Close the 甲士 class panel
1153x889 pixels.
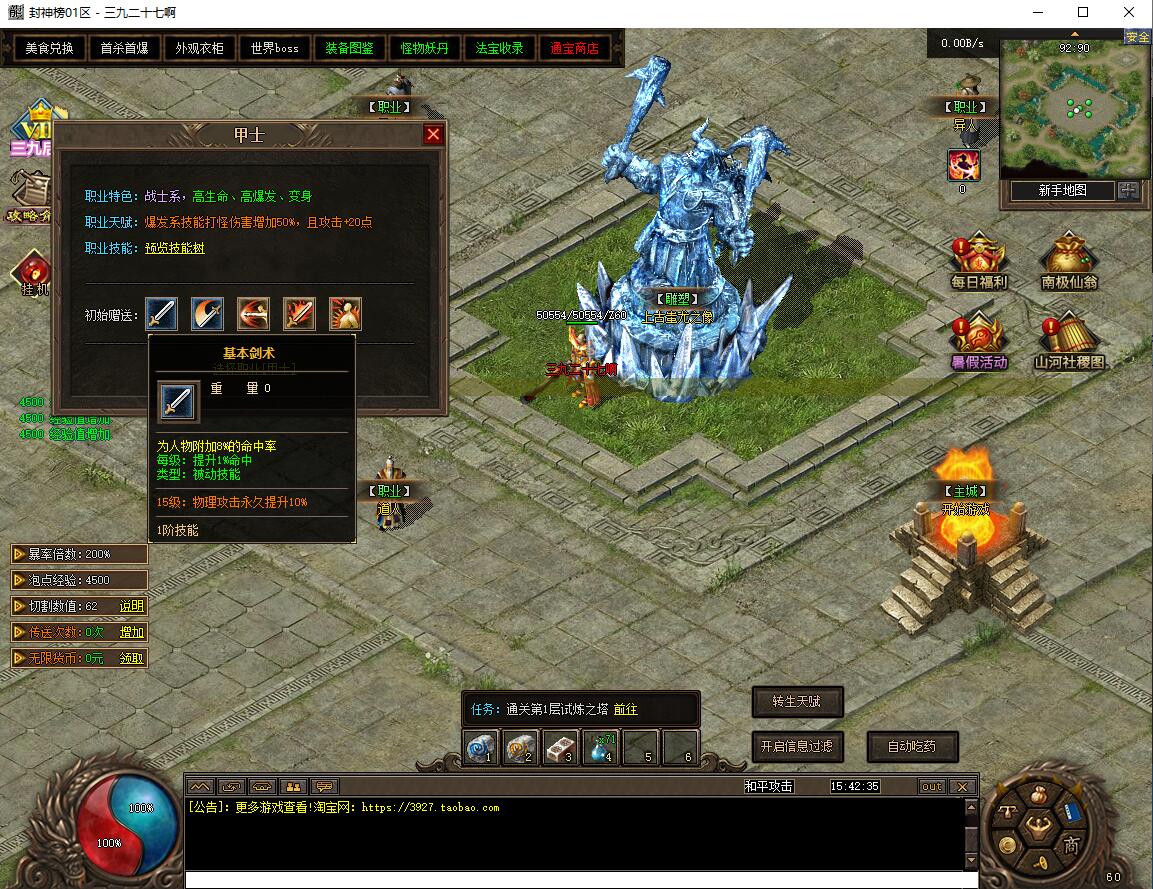point(433,134)
